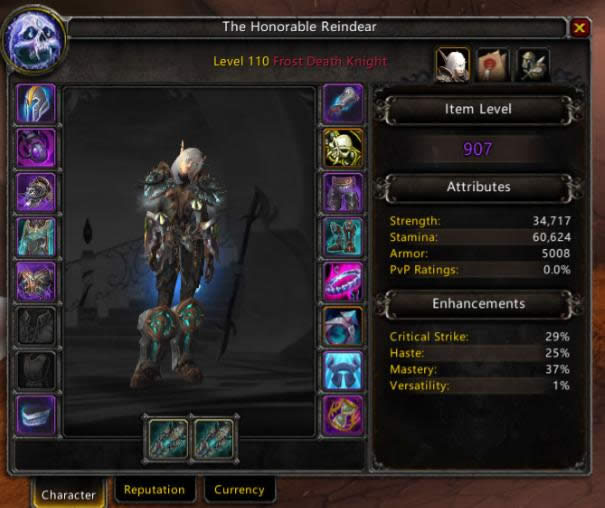
Task: Click the golden skull belt slot
Action: tap(342, 147)
